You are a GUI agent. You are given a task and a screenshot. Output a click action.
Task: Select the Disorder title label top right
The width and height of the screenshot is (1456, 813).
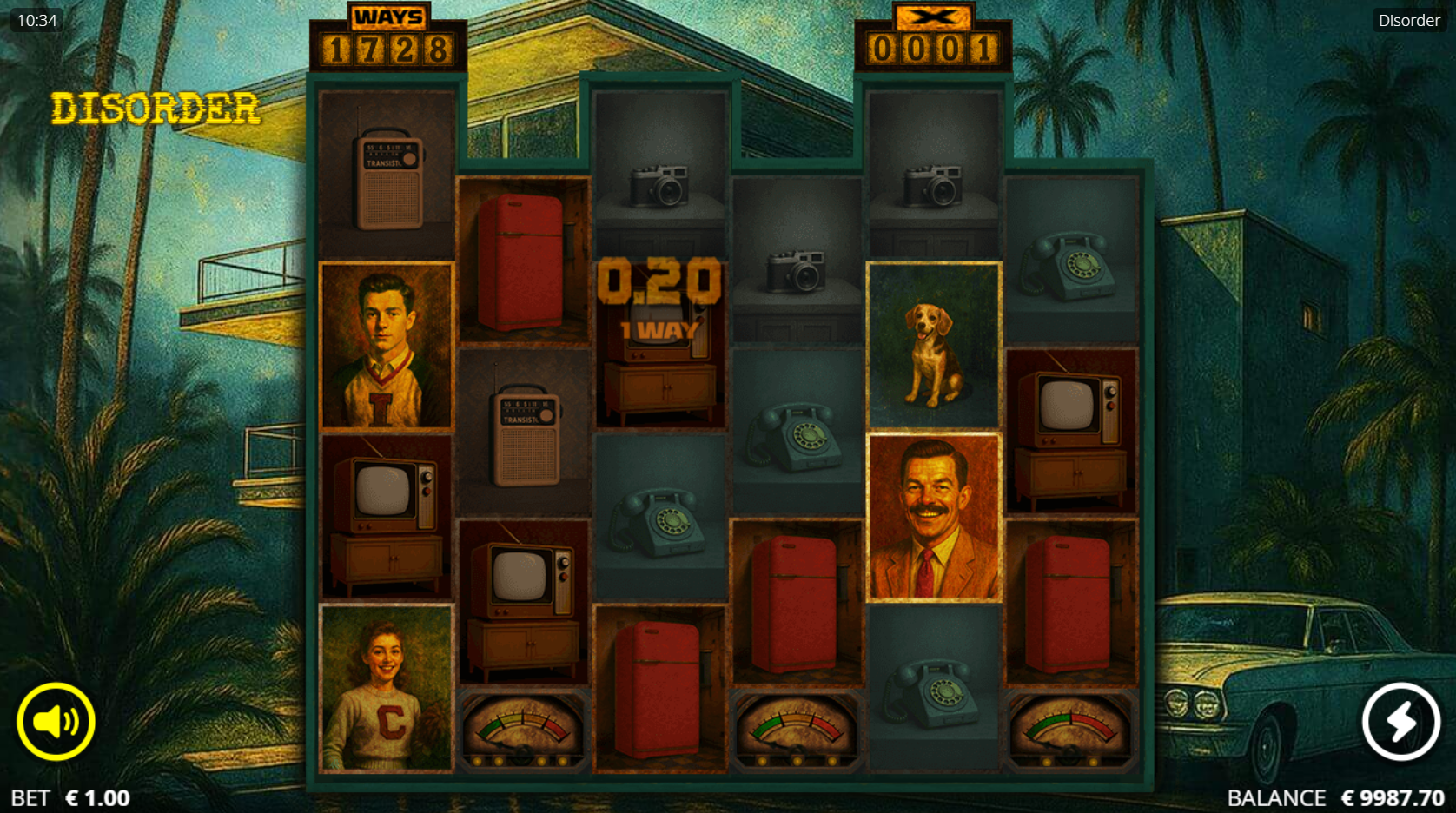tap(1407, 20)
